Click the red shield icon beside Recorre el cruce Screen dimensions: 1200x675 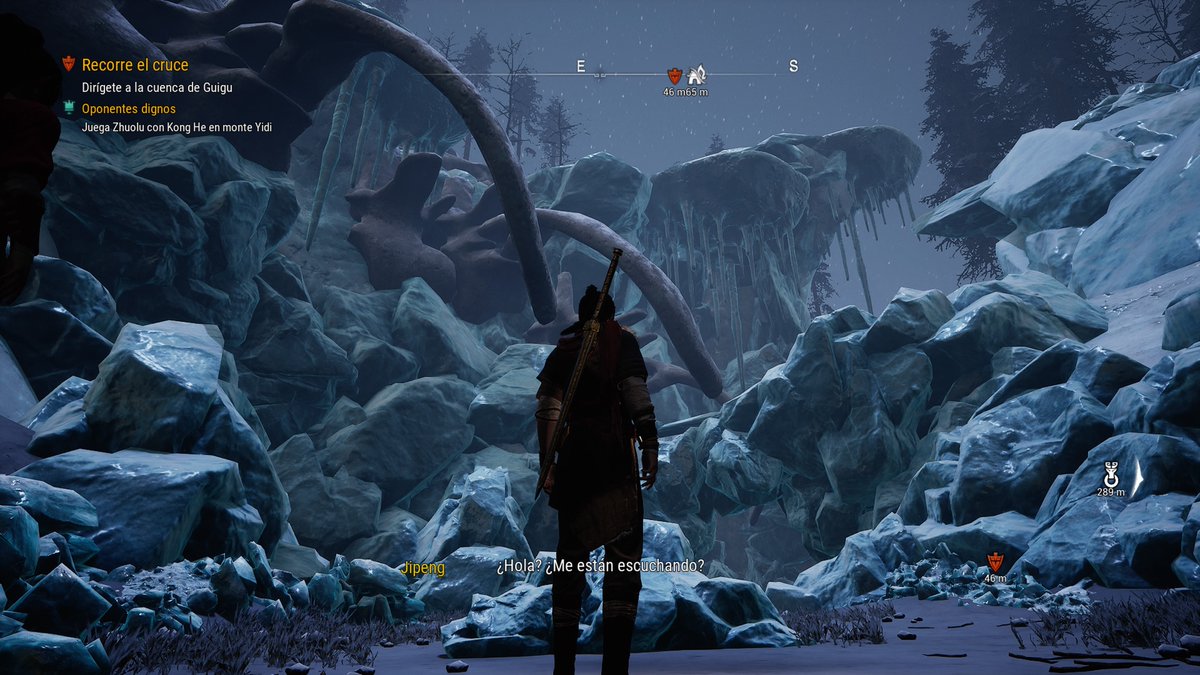click(68, 64)
